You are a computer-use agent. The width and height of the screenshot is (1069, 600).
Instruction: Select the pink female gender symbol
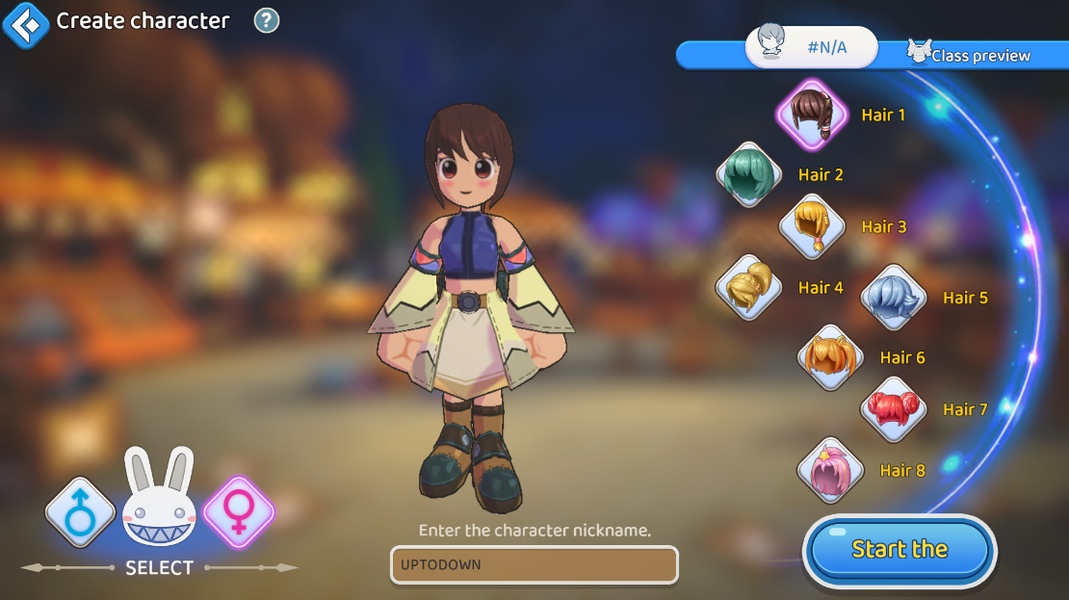coord(238,511)
